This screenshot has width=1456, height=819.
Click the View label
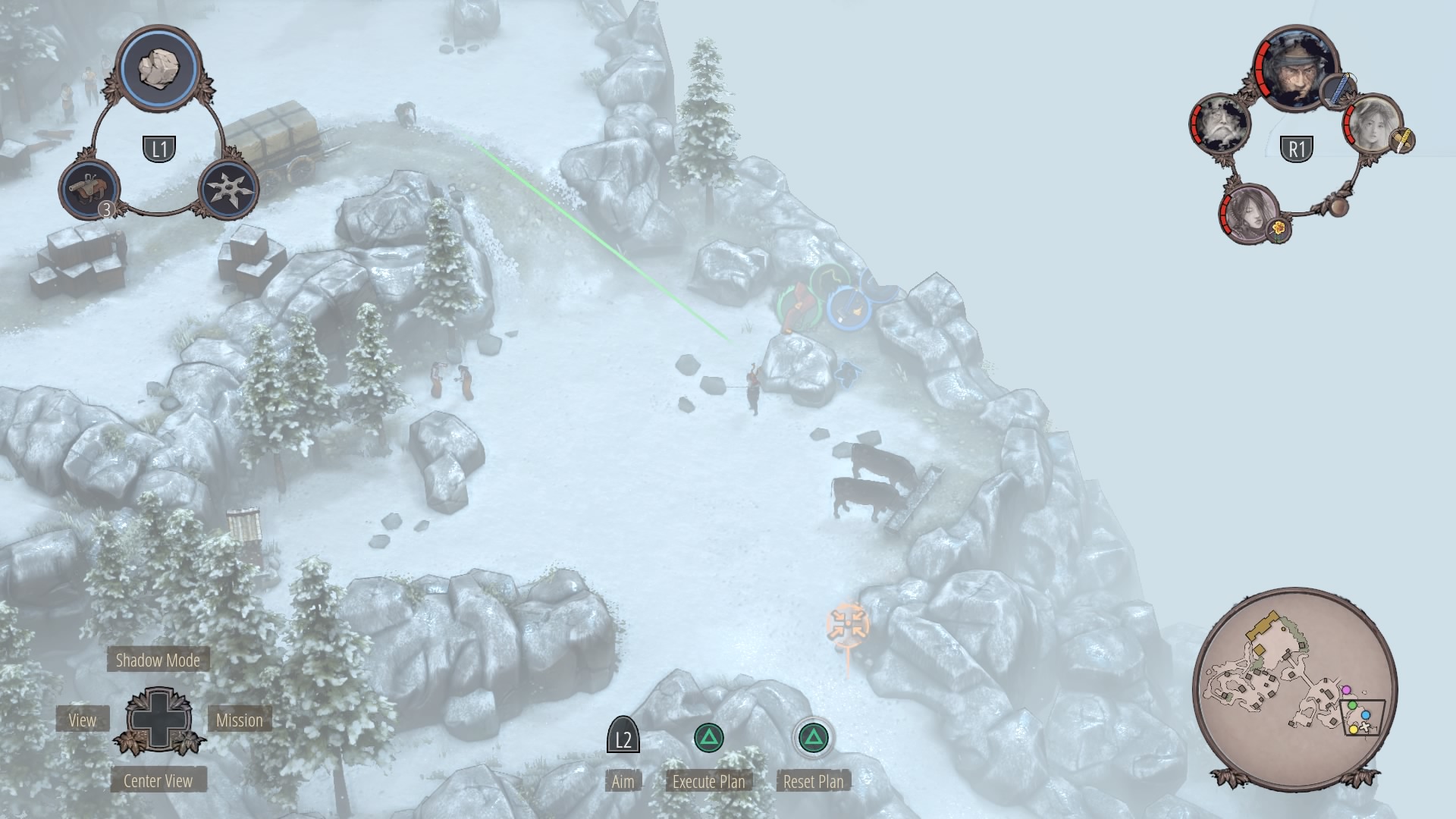coord(83,720)
